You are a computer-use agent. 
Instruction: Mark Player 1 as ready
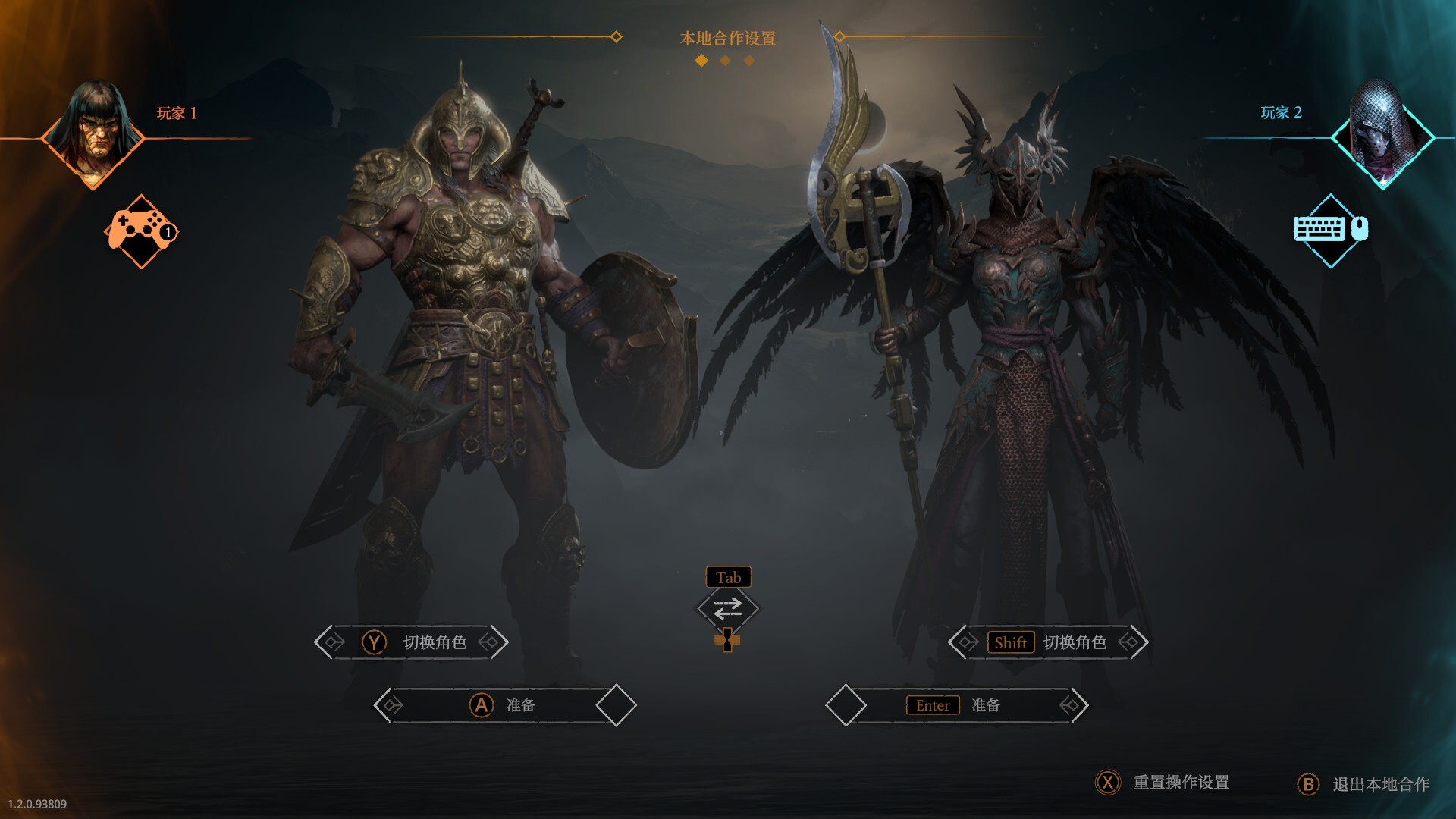(x=504, y=705)
